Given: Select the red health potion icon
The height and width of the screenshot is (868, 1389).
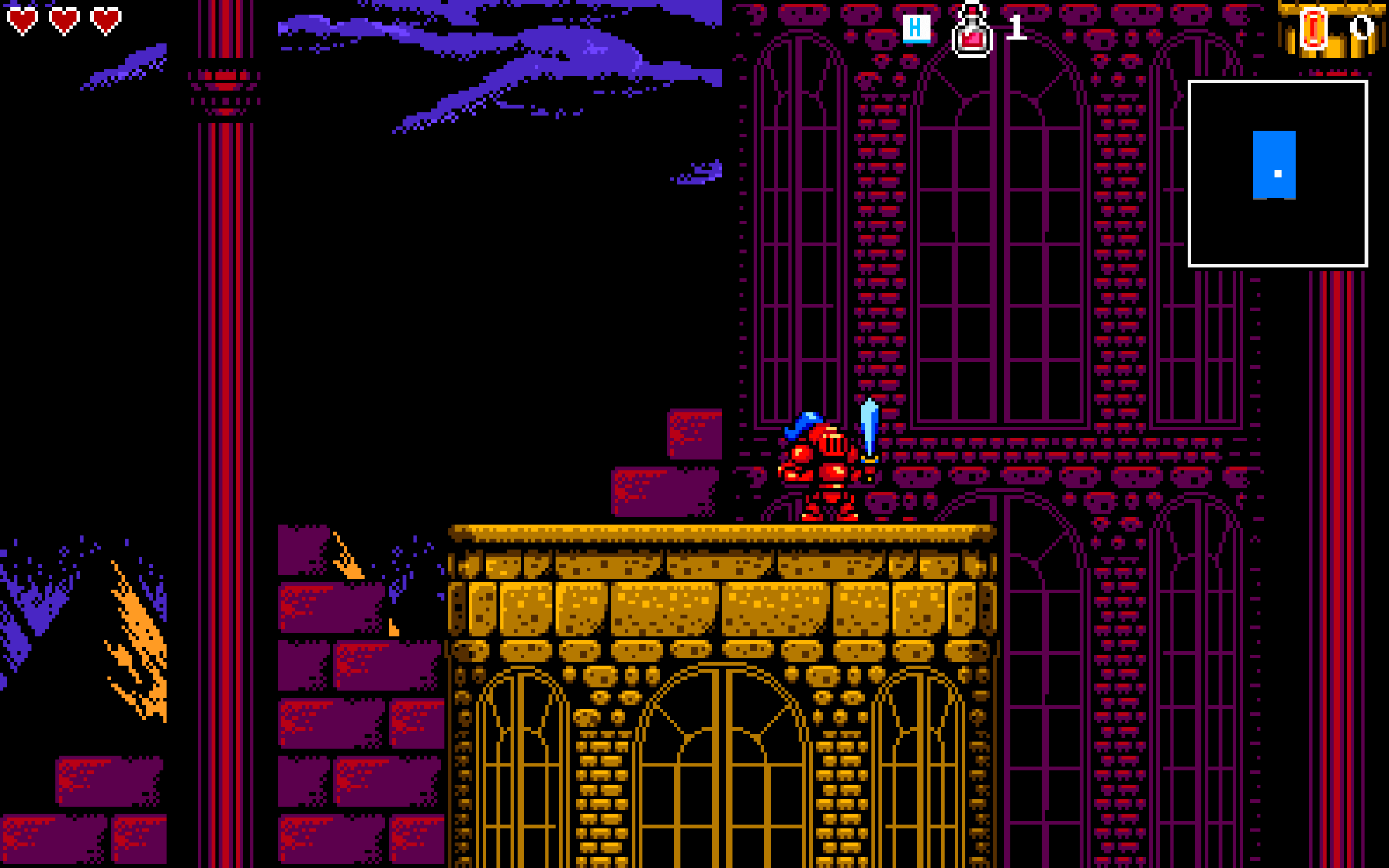Looking at the screenshot, I should coord(971,31).
